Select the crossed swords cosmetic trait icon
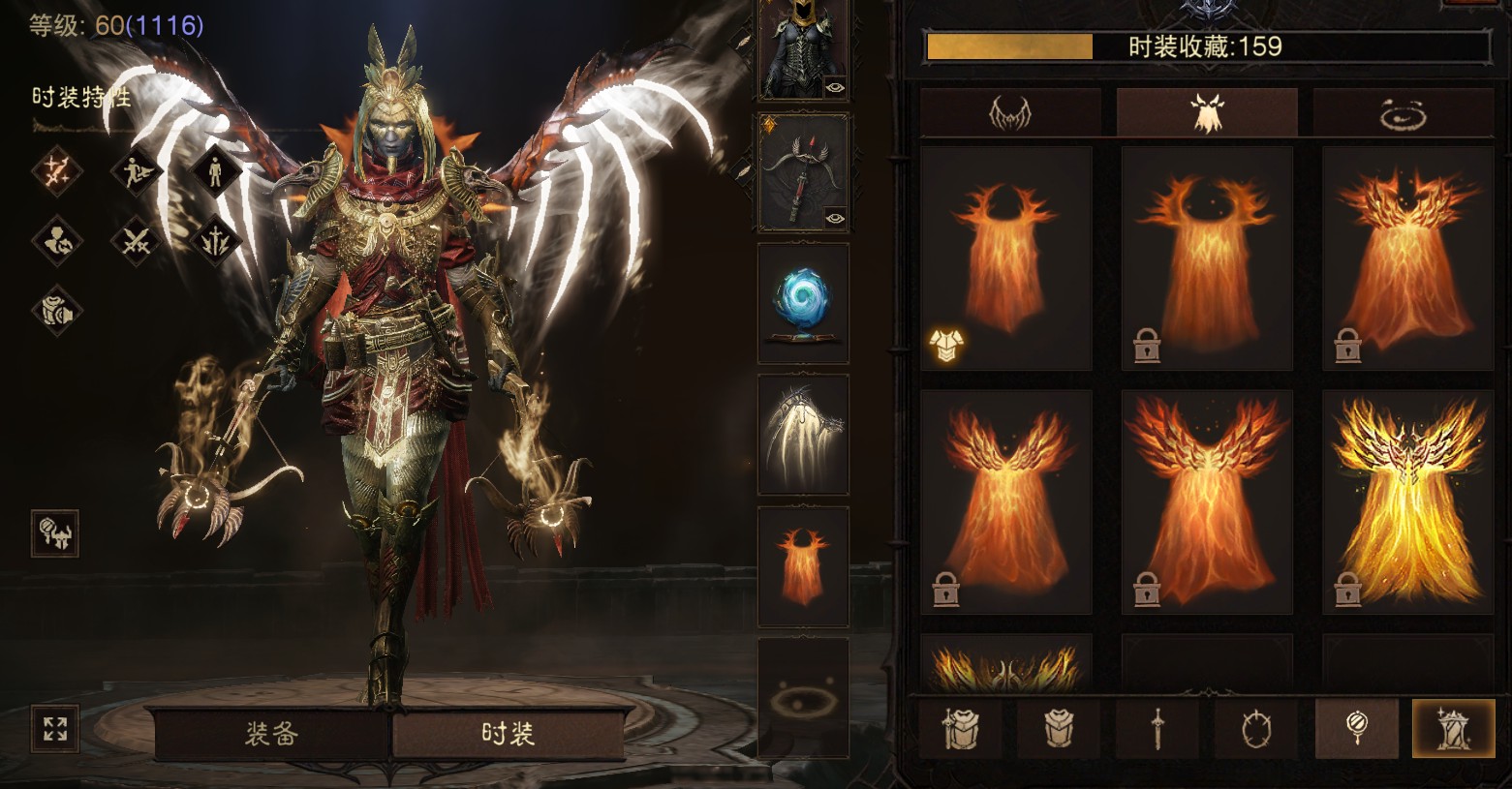 coord(136,240)
